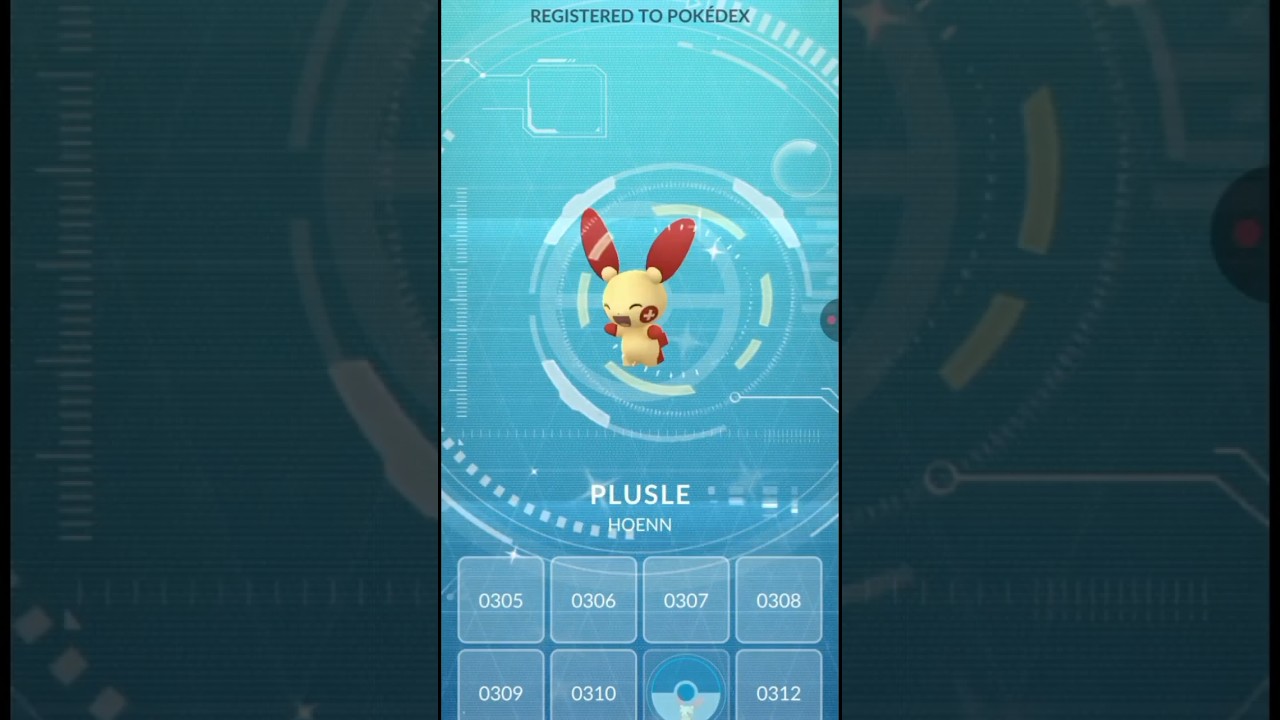Image resolution: width=1280 pixels, height=720 pixels.
Task: View Pokédex entry 0310
Action: click(593, 693)
